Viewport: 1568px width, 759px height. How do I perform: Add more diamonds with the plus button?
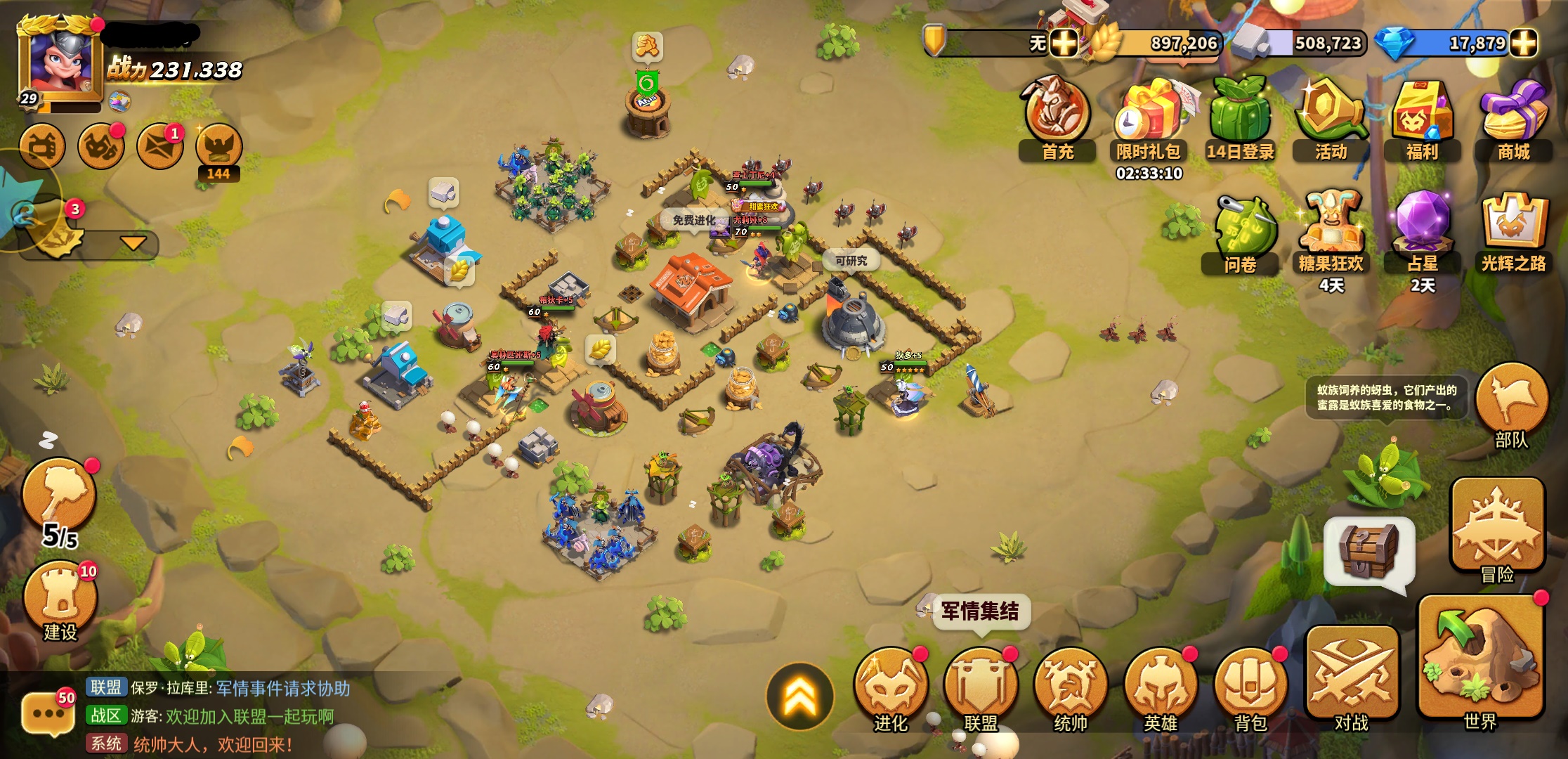(1523, 44)
